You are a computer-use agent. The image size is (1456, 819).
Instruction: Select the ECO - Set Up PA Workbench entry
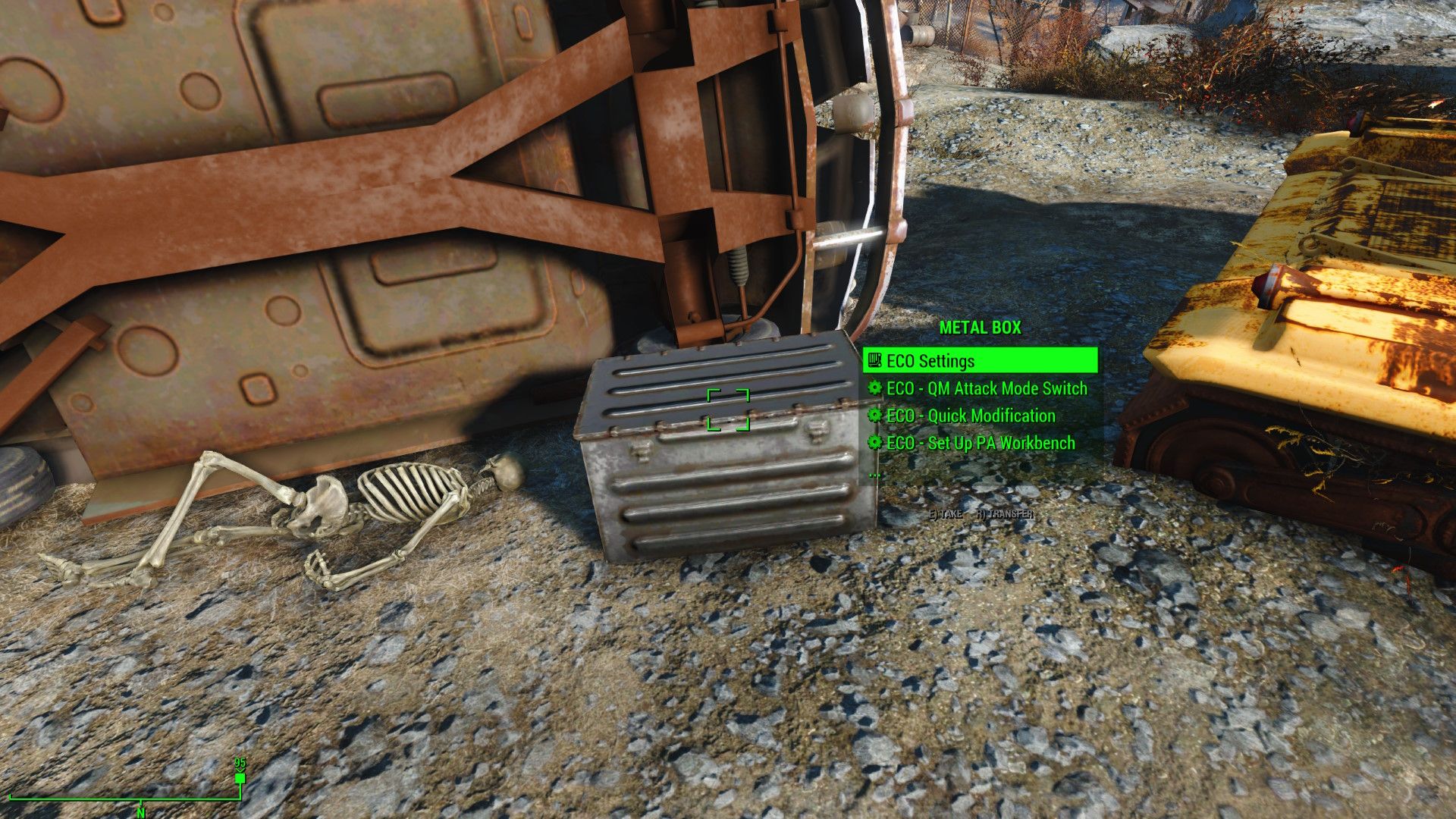pos(980,443)
